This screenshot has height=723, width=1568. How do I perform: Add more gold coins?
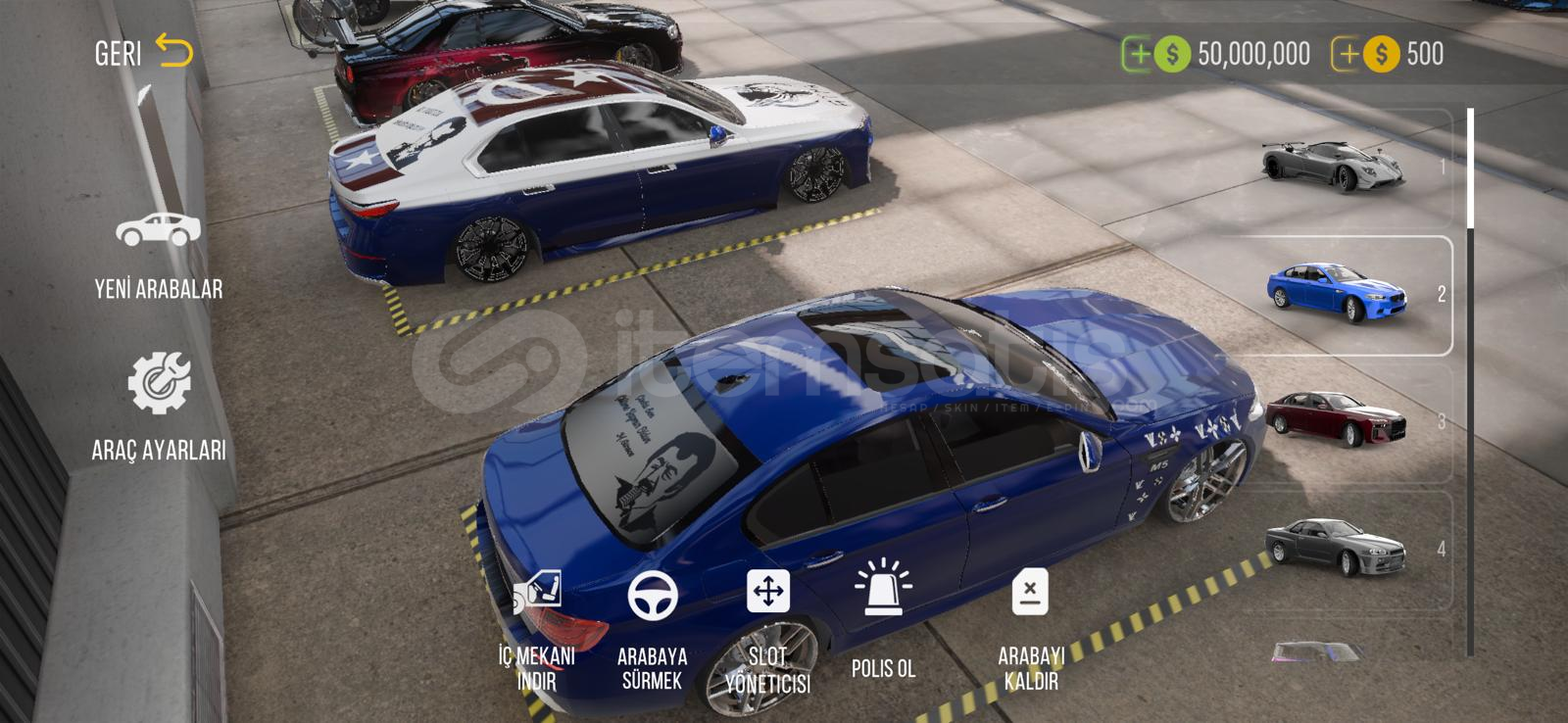coord(1348,54)
